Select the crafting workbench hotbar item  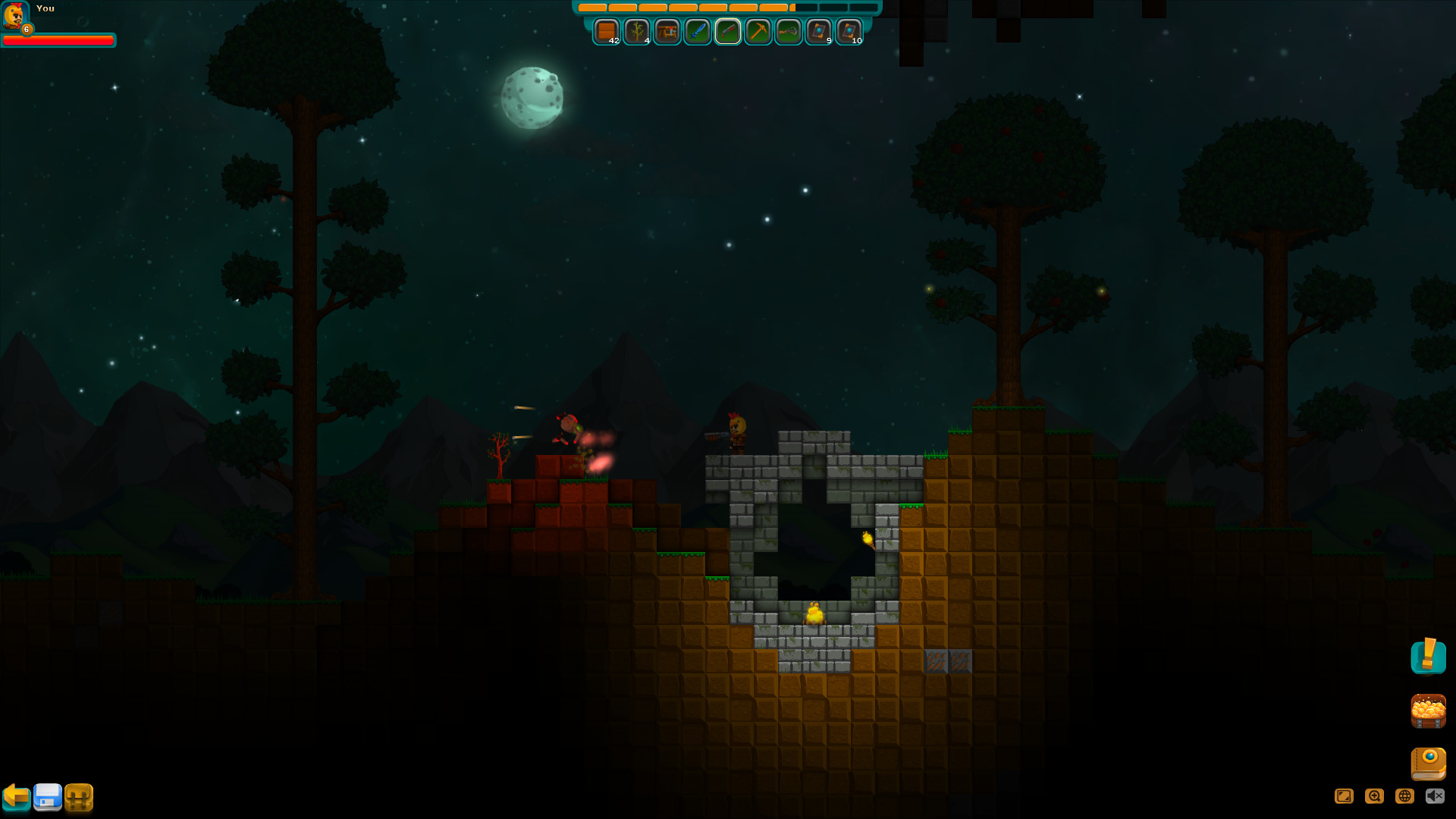click(x=667, y=32)
